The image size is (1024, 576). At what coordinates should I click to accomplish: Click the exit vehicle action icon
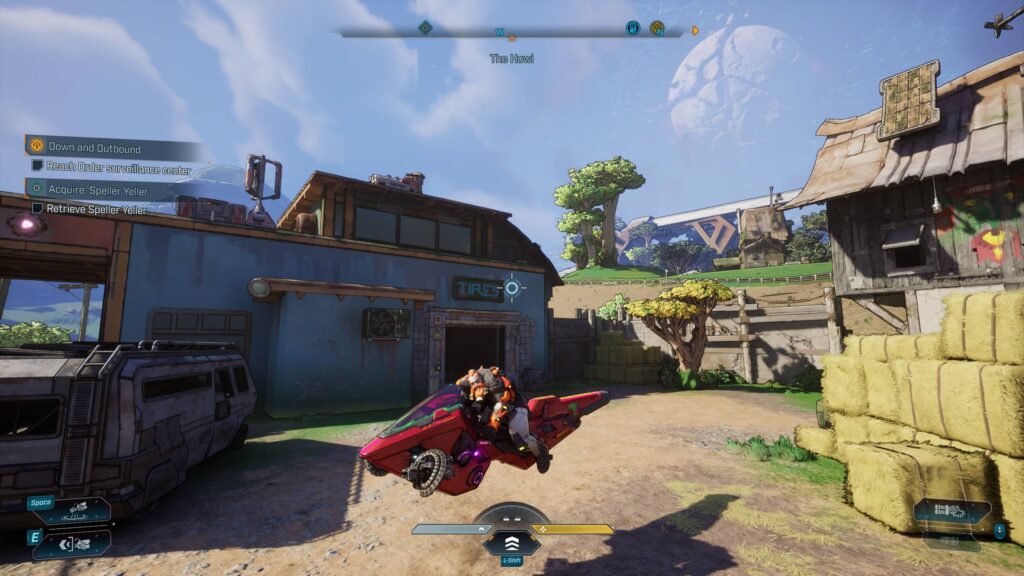pyautogui.click(x=72, y=543)
